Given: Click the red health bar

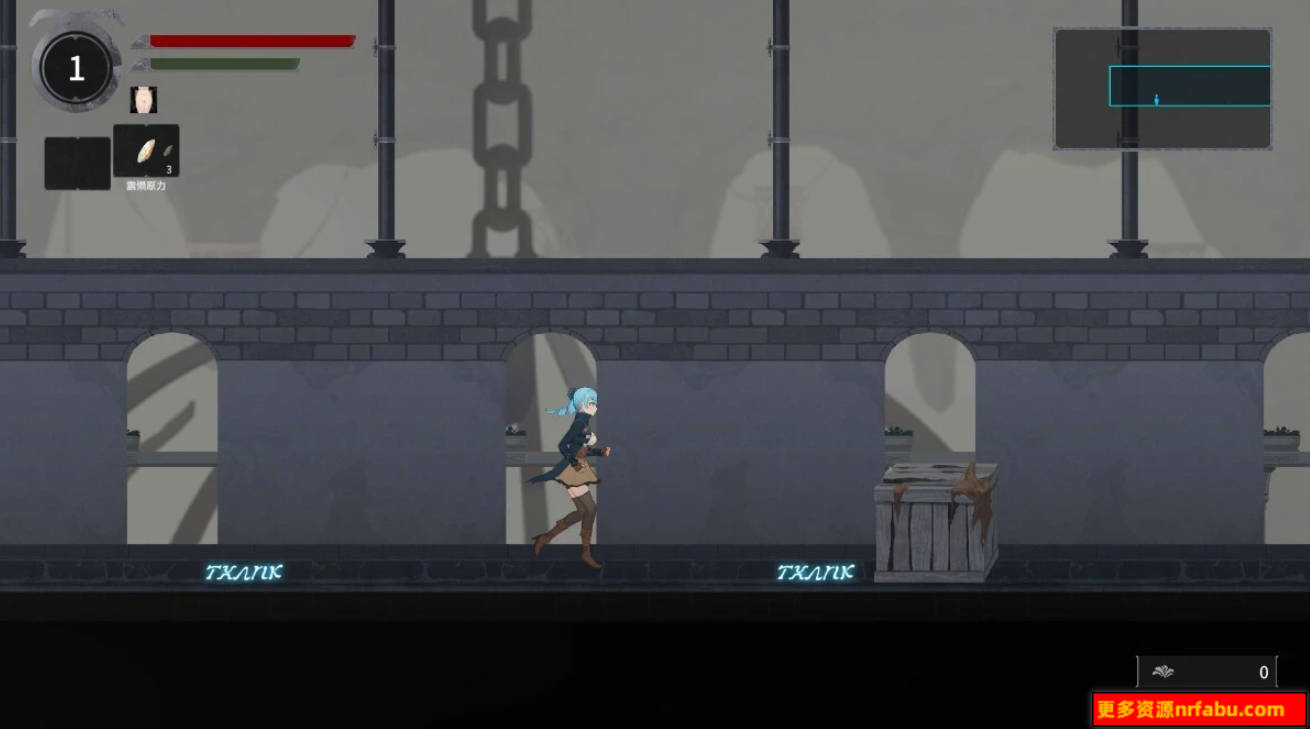Looking at the screenshot, I should (x=250, y=40).
